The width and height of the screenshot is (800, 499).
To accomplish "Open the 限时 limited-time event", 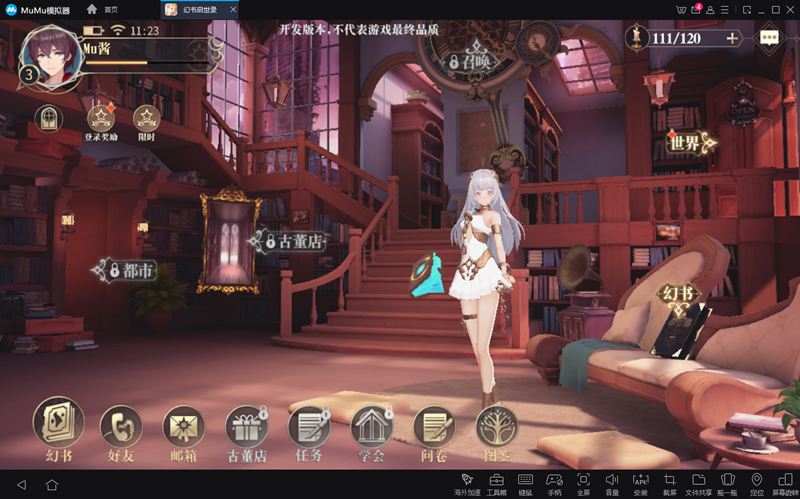I will point(147,120).
